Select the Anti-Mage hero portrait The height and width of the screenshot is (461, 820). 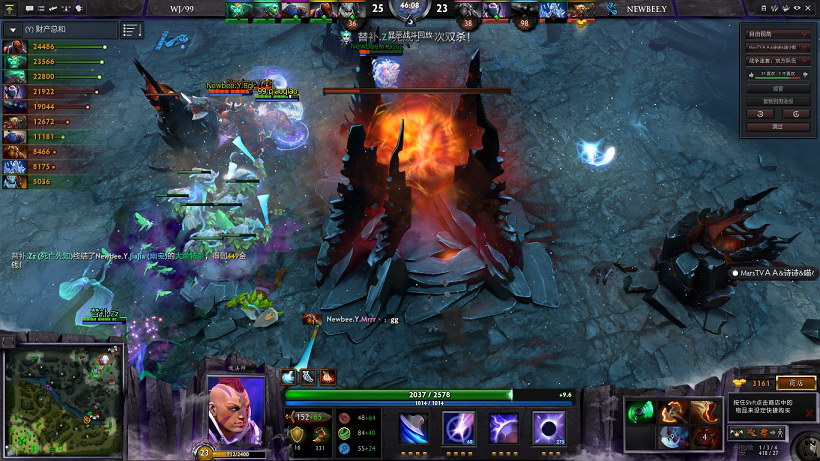[236, 408]
